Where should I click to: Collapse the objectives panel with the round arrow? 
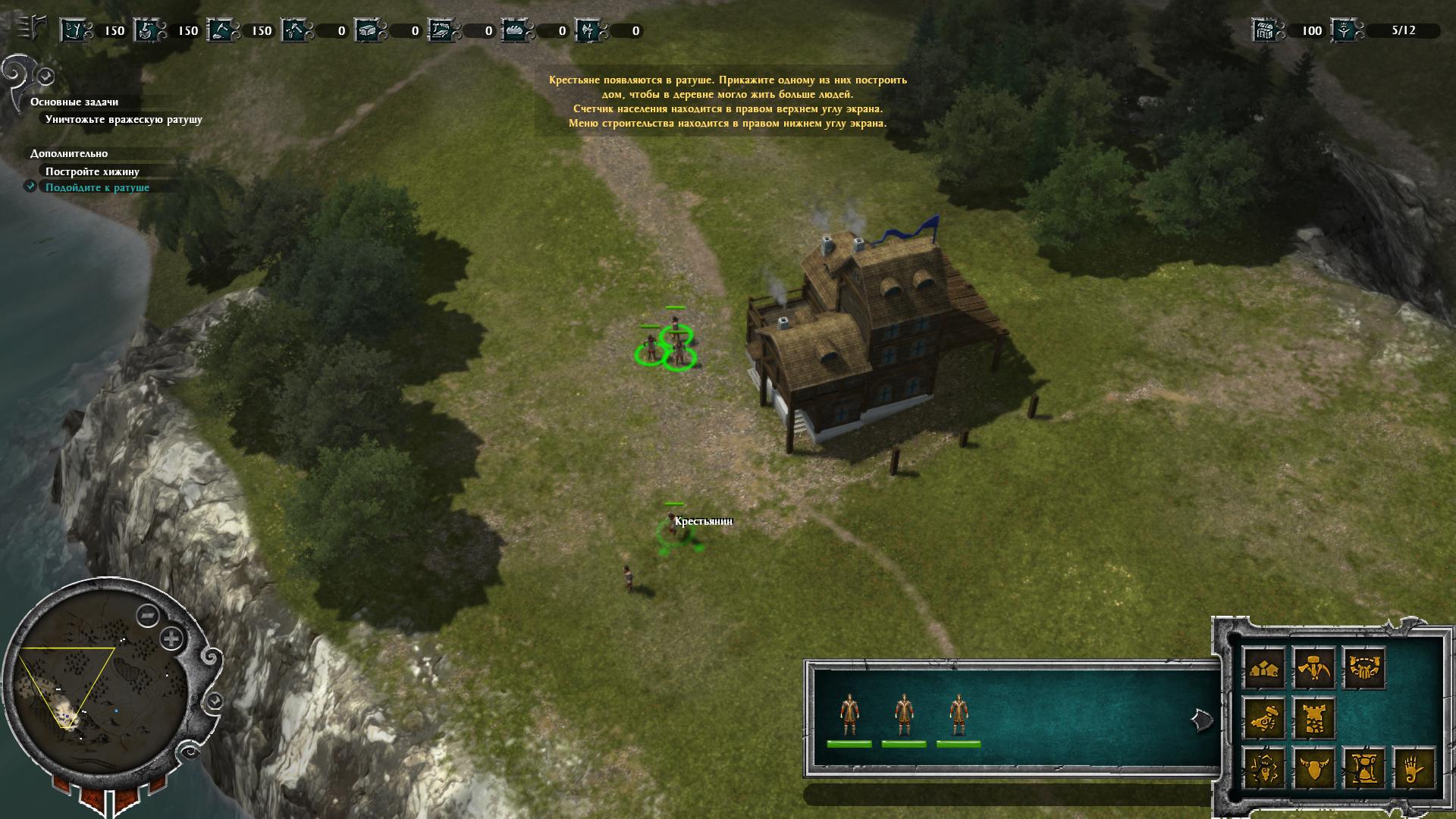click(46, 76)
